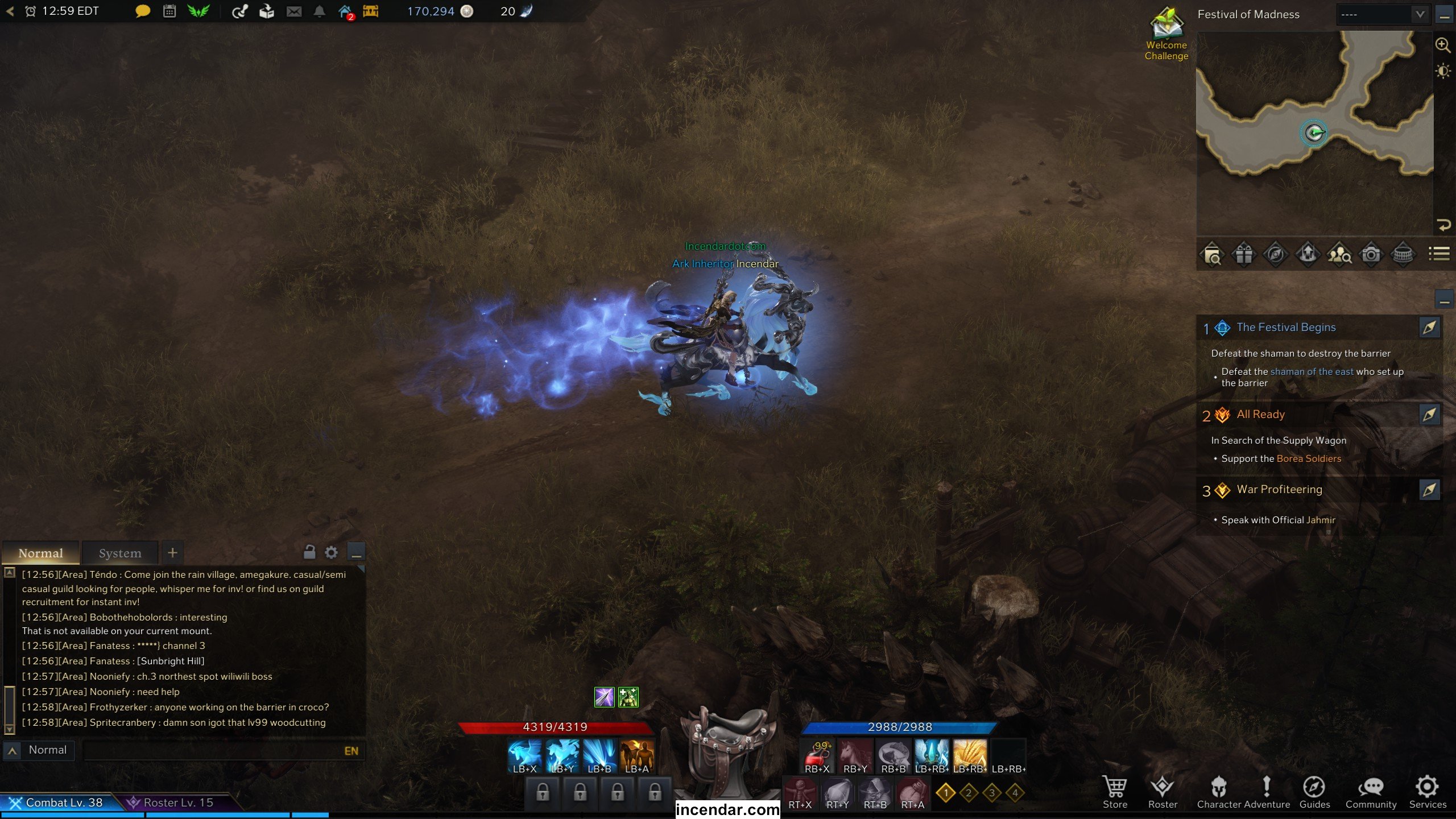Open the Roster menu

1162,791
